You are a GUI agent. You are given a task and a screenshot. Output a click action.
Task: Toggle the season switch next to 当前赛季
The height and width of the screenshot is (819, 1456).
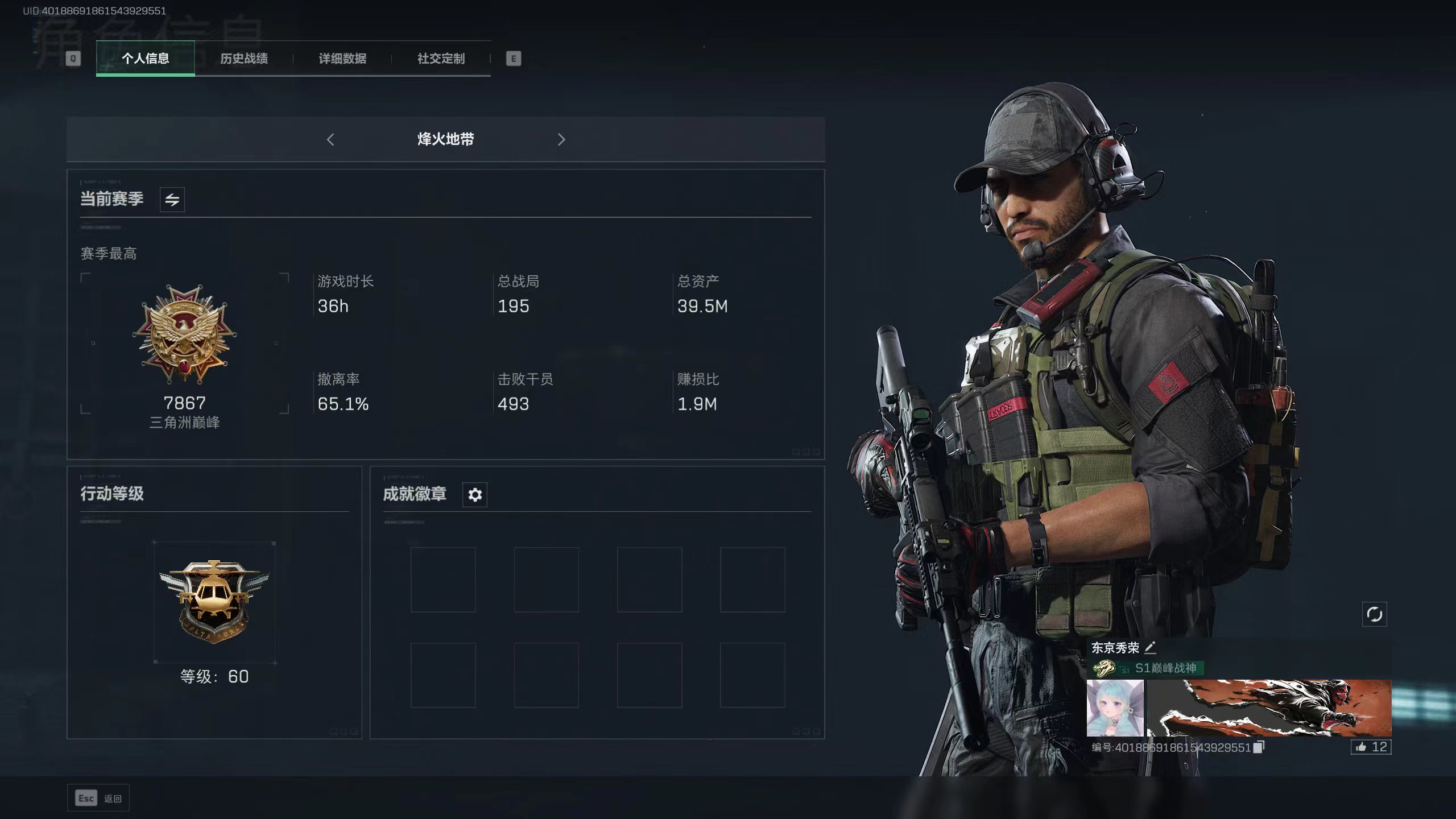172,200
